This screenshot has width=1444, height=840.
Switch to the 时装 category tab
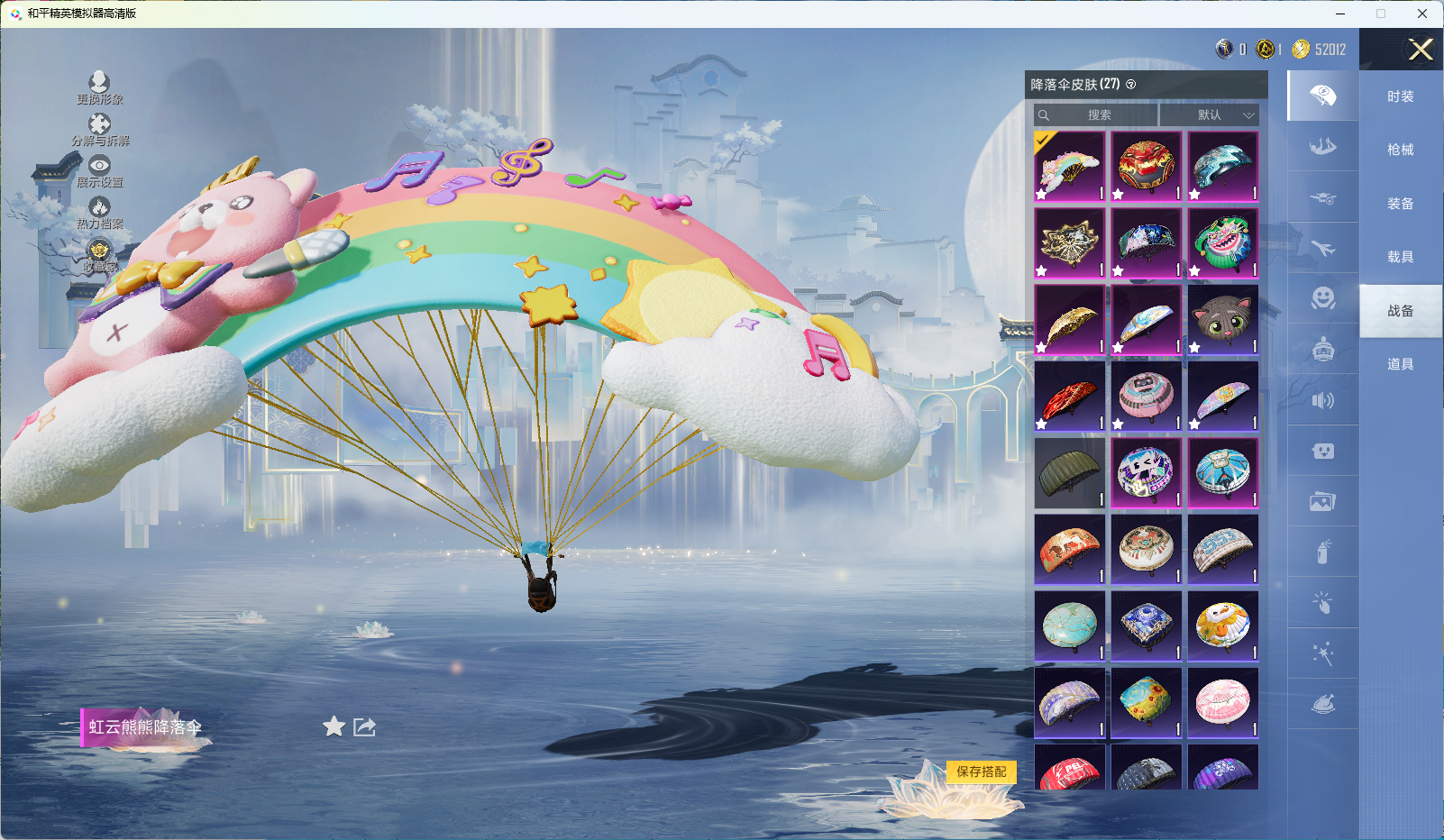coord(1400,96)
